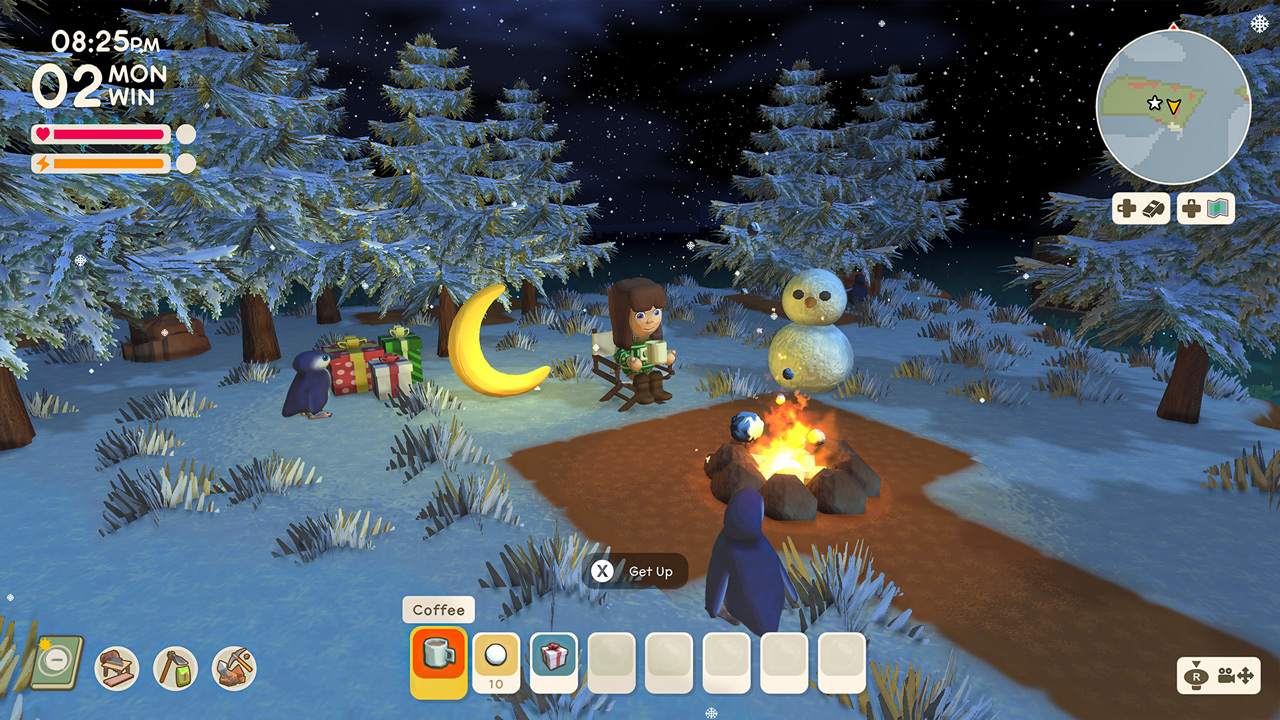Click the camera icon in the bottom-right

click(1226, 677)
